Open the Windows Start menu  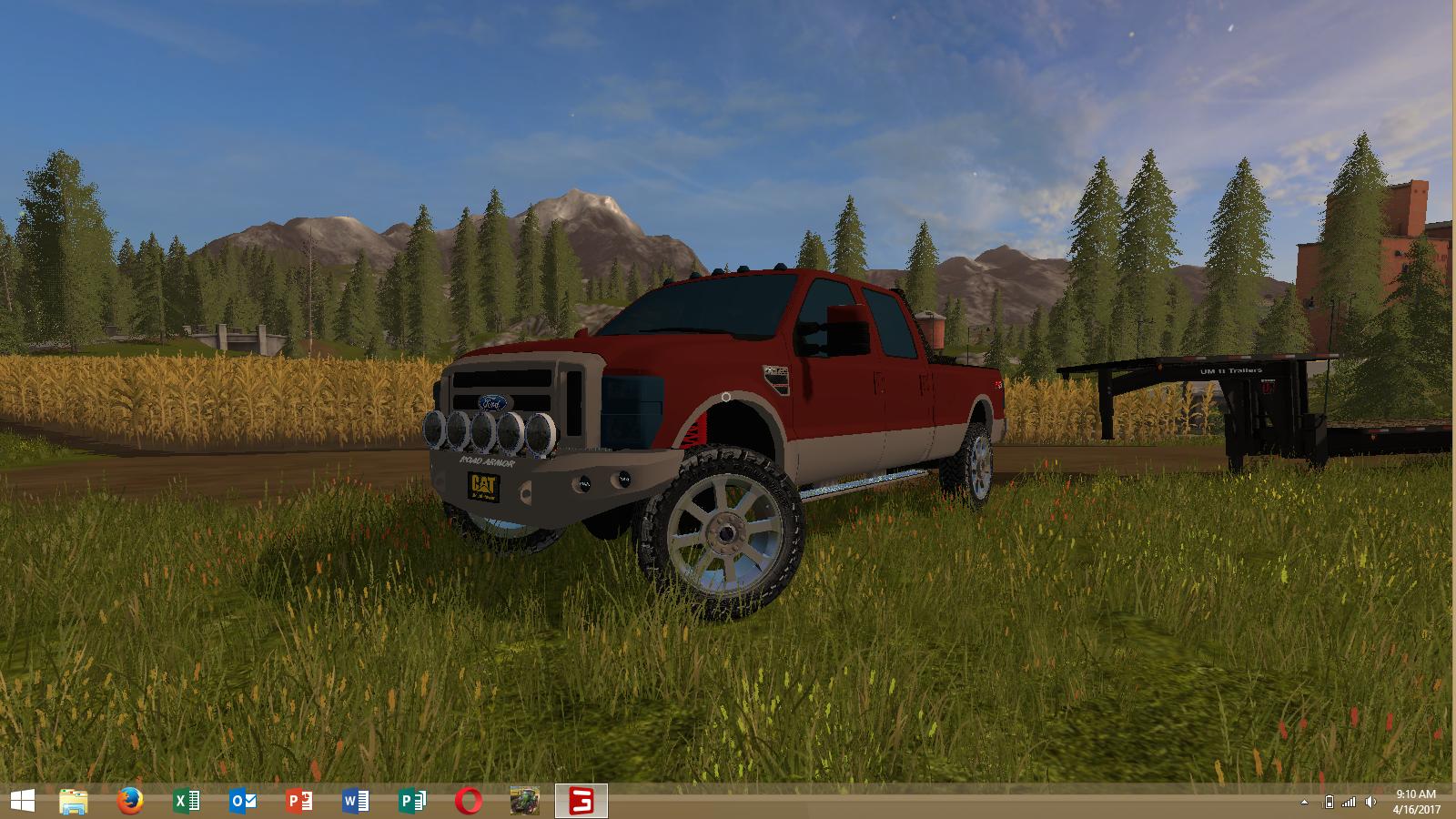[22, 801]
